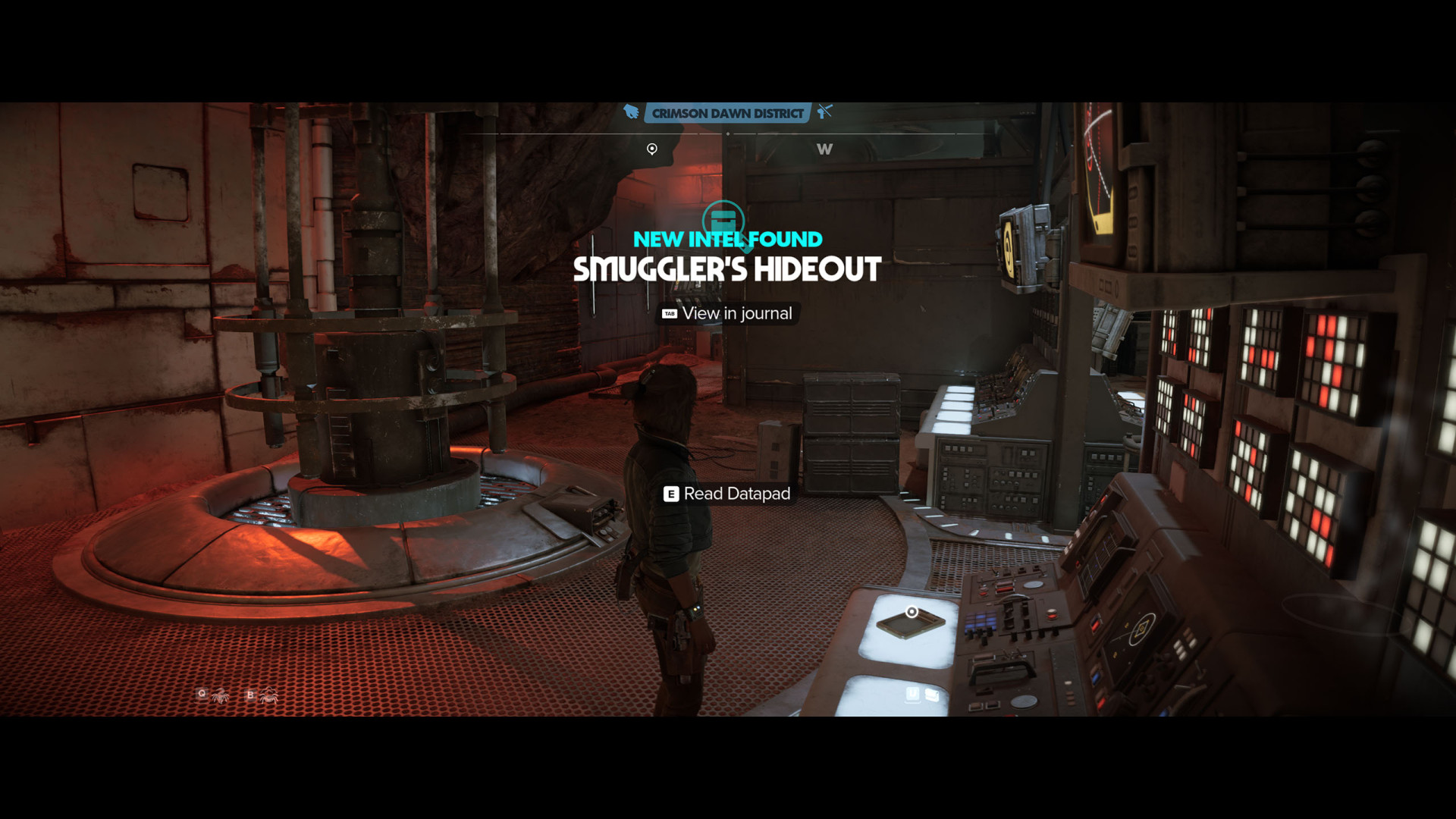Image resolution: width=1456 pixels, height=819 pixels.
Task: Activate the right Nix creature command icon
Action: point(268,695)
